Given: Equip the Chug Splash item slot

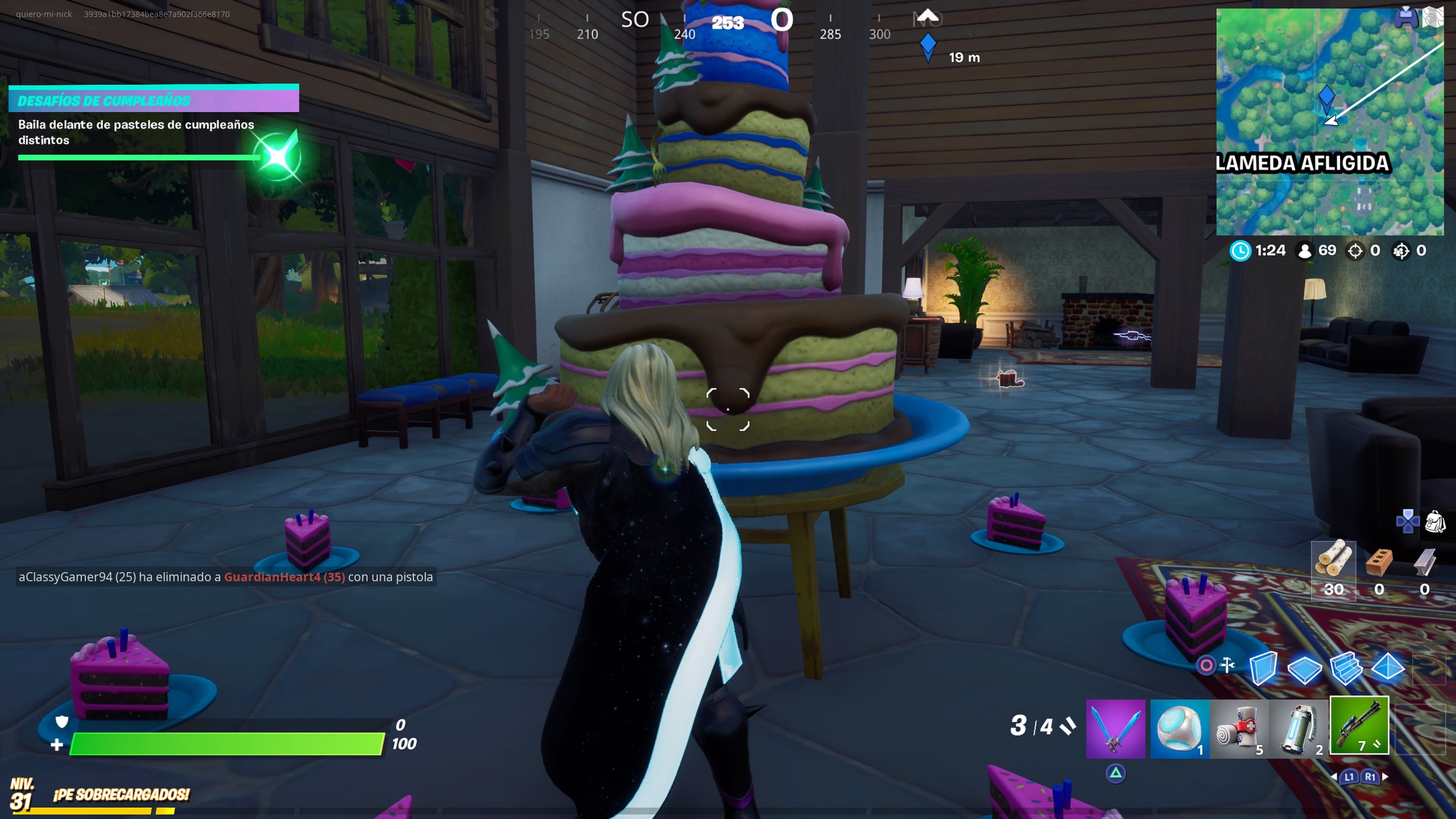Looking at the screenshot, I should pyautogui.click(x=1180, y=729).
